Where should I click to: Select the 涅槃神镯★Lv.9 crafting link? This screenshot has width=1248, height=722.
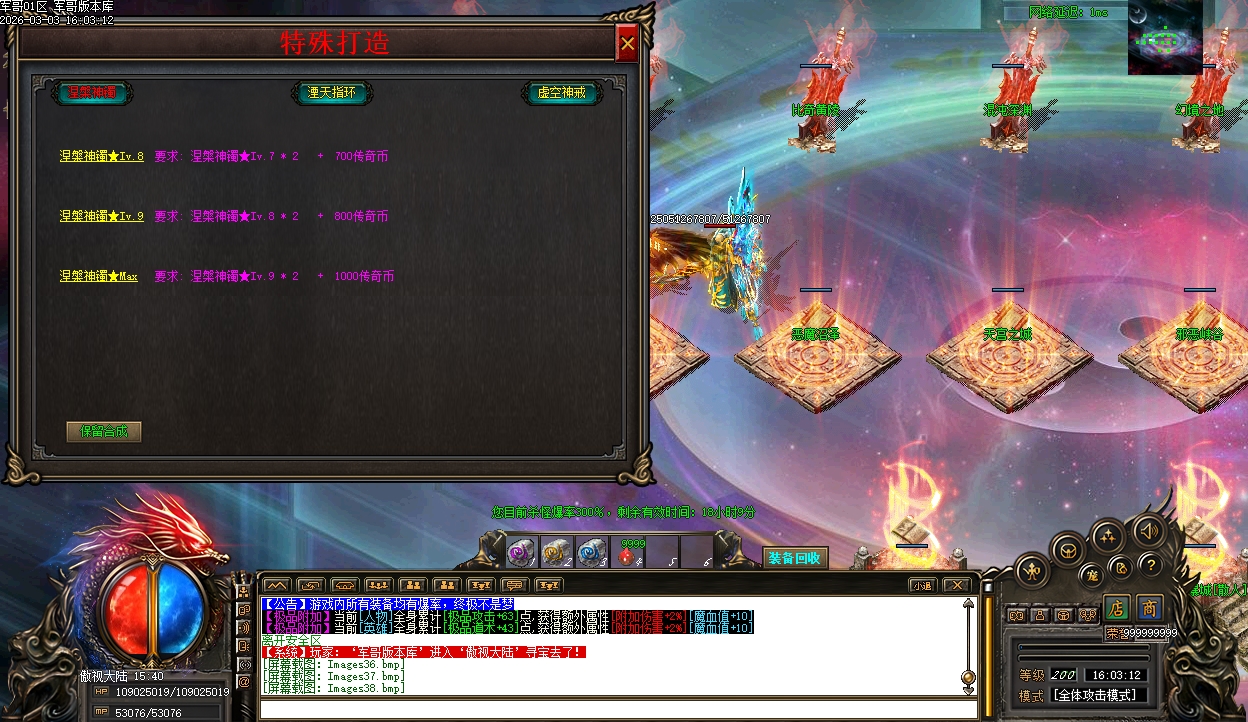101,217
